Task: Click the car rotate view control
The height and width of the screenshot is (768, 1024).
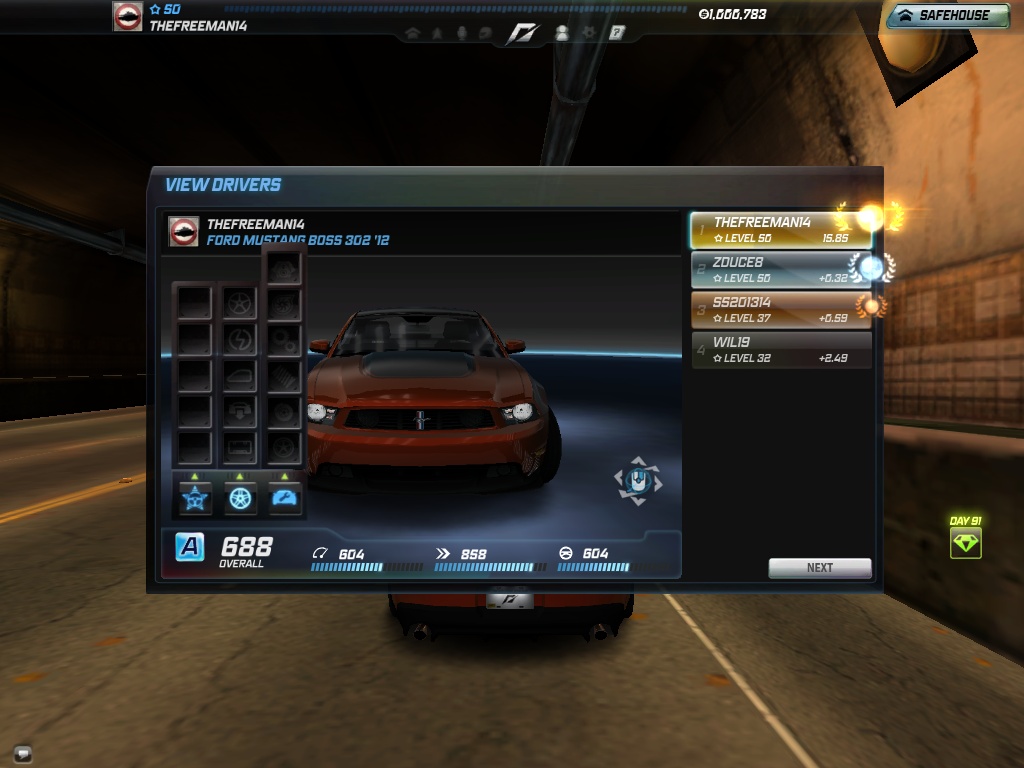Action: coord(637,482)
